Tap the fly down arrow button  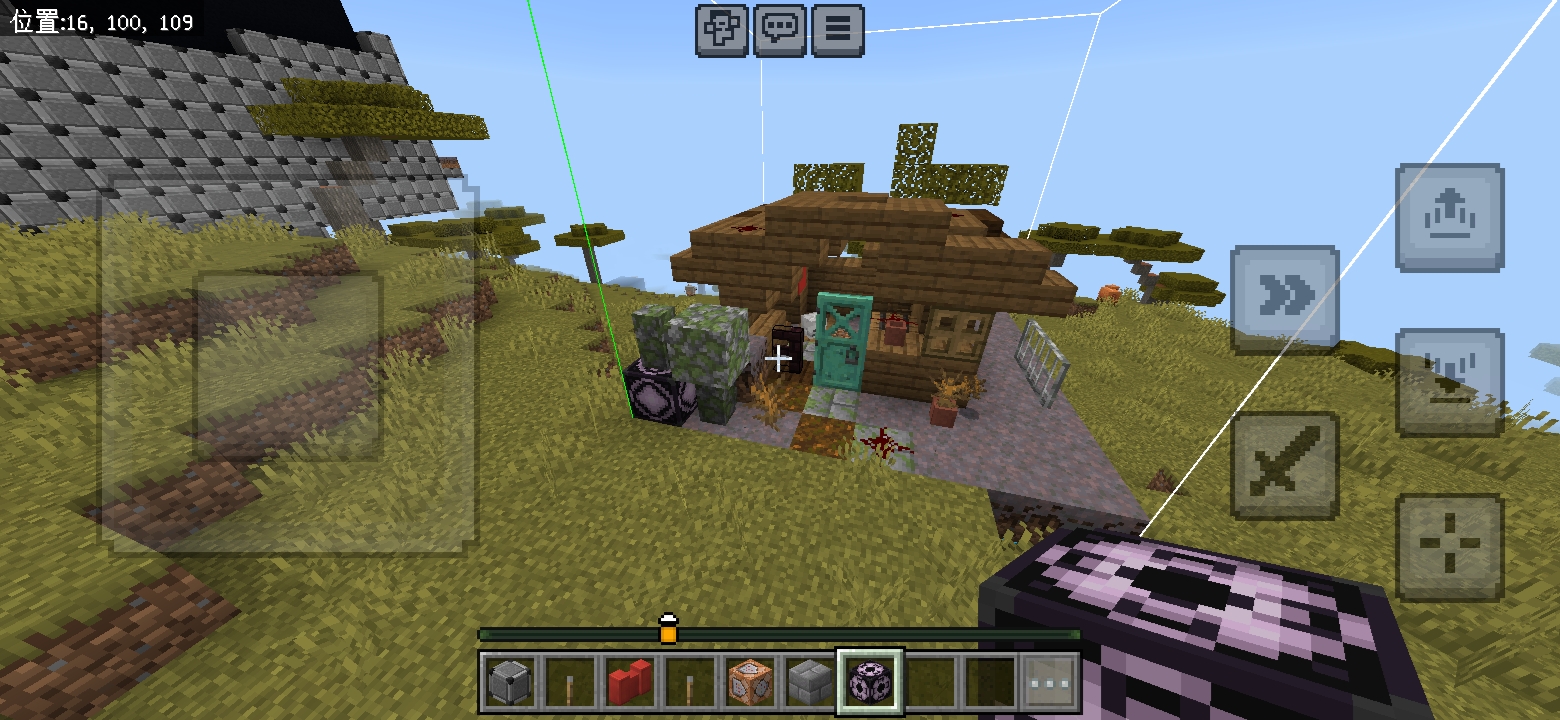click(1449, 382)
